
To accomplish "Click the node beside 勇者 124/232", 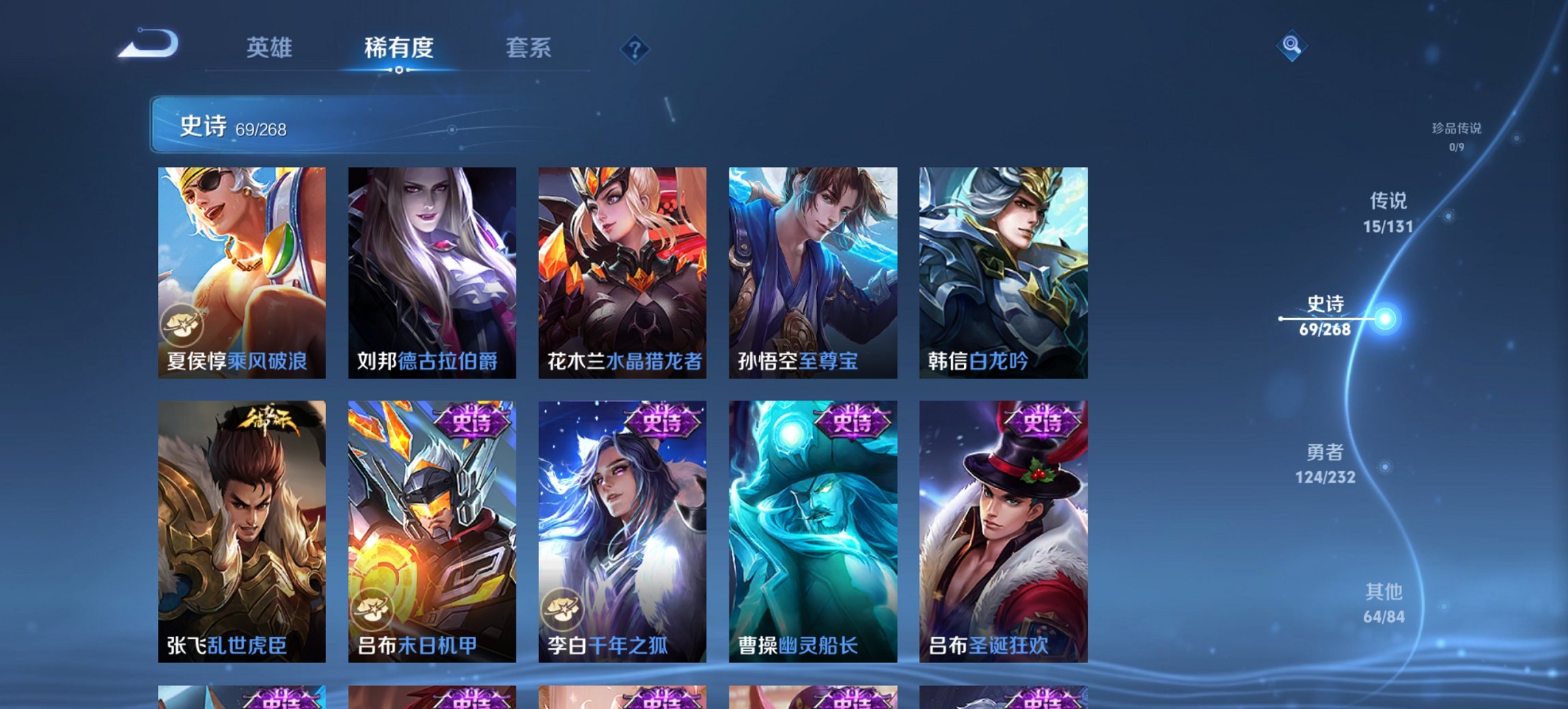I will (1384, 467).
